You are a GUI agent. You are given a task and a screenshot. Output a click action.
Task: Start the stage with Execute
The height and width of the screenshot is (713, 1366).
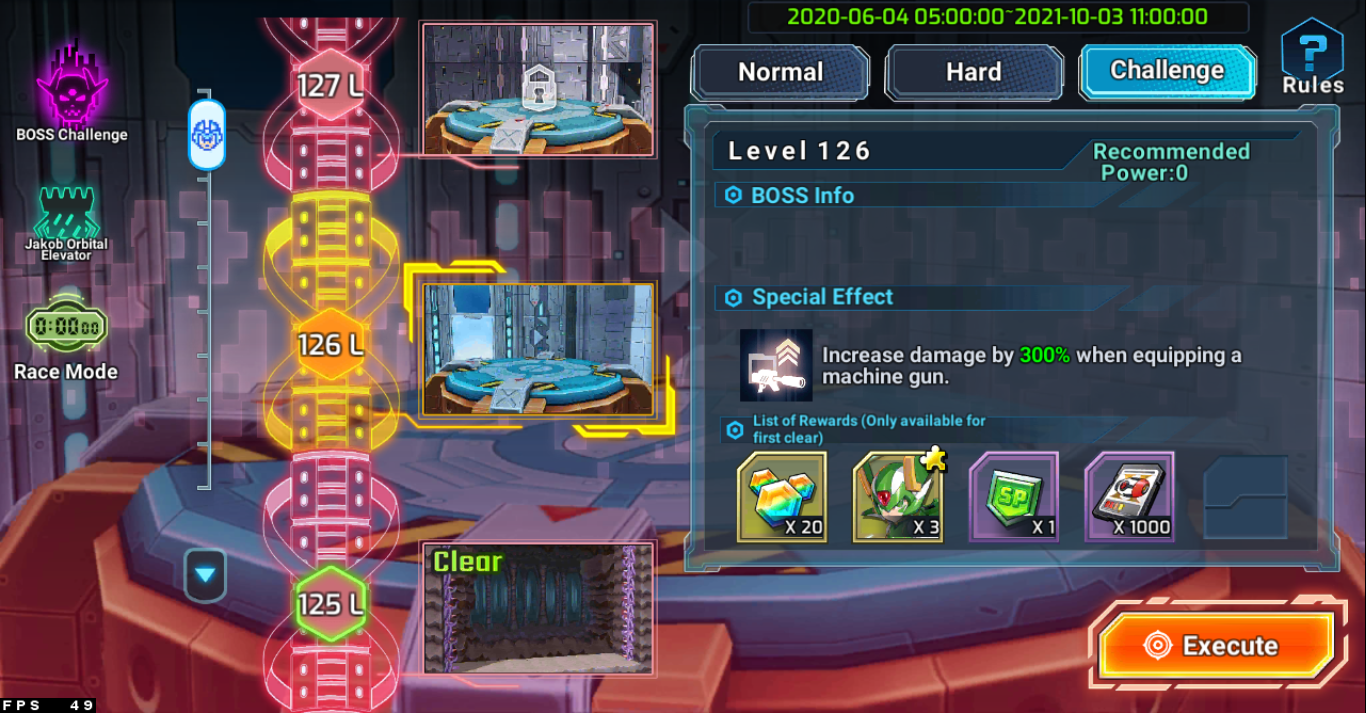coord(1217,645)
